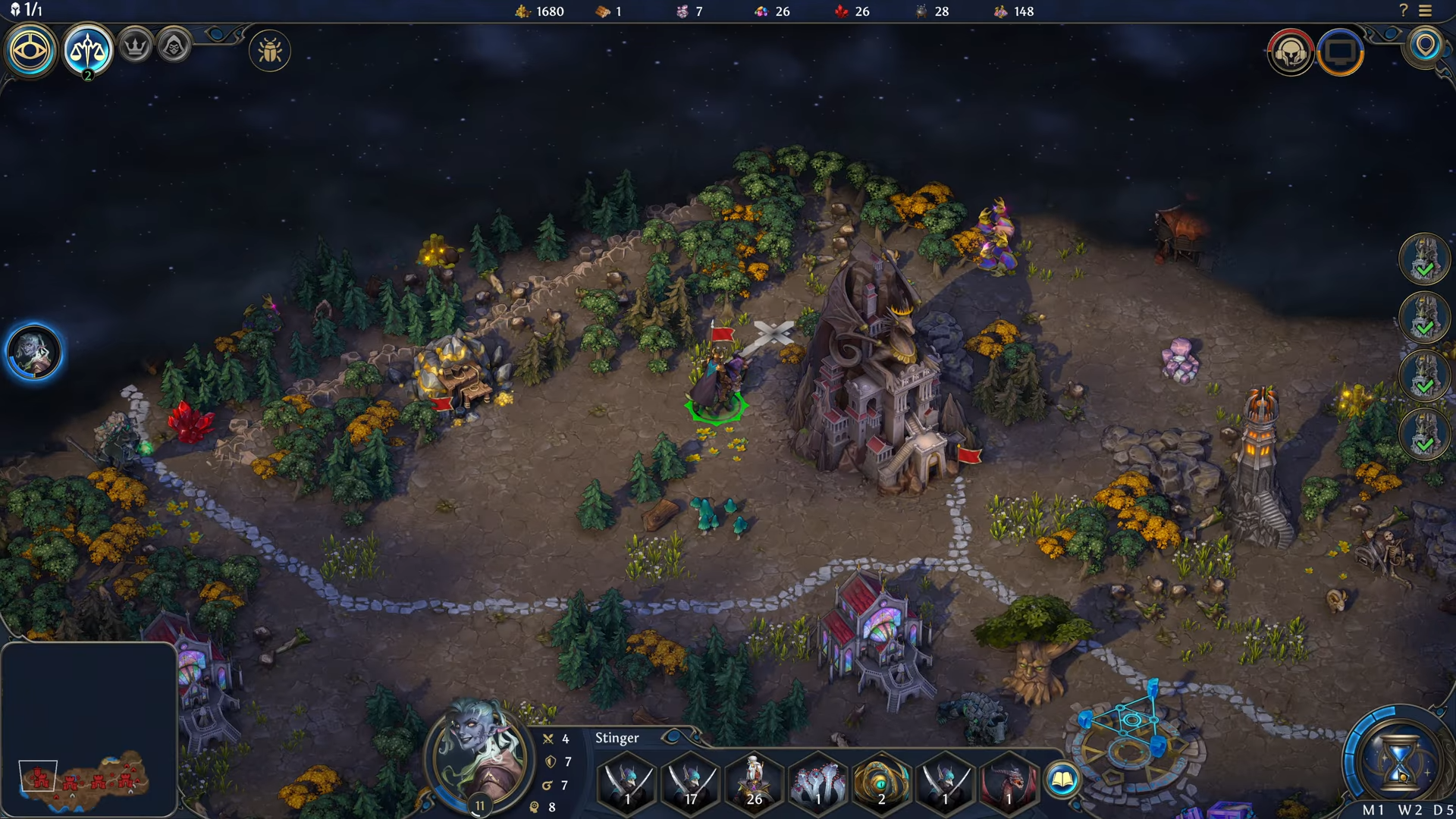Click the monitor screen icon
Viewport: 1456px width, 819px height.
(1340, 52)
